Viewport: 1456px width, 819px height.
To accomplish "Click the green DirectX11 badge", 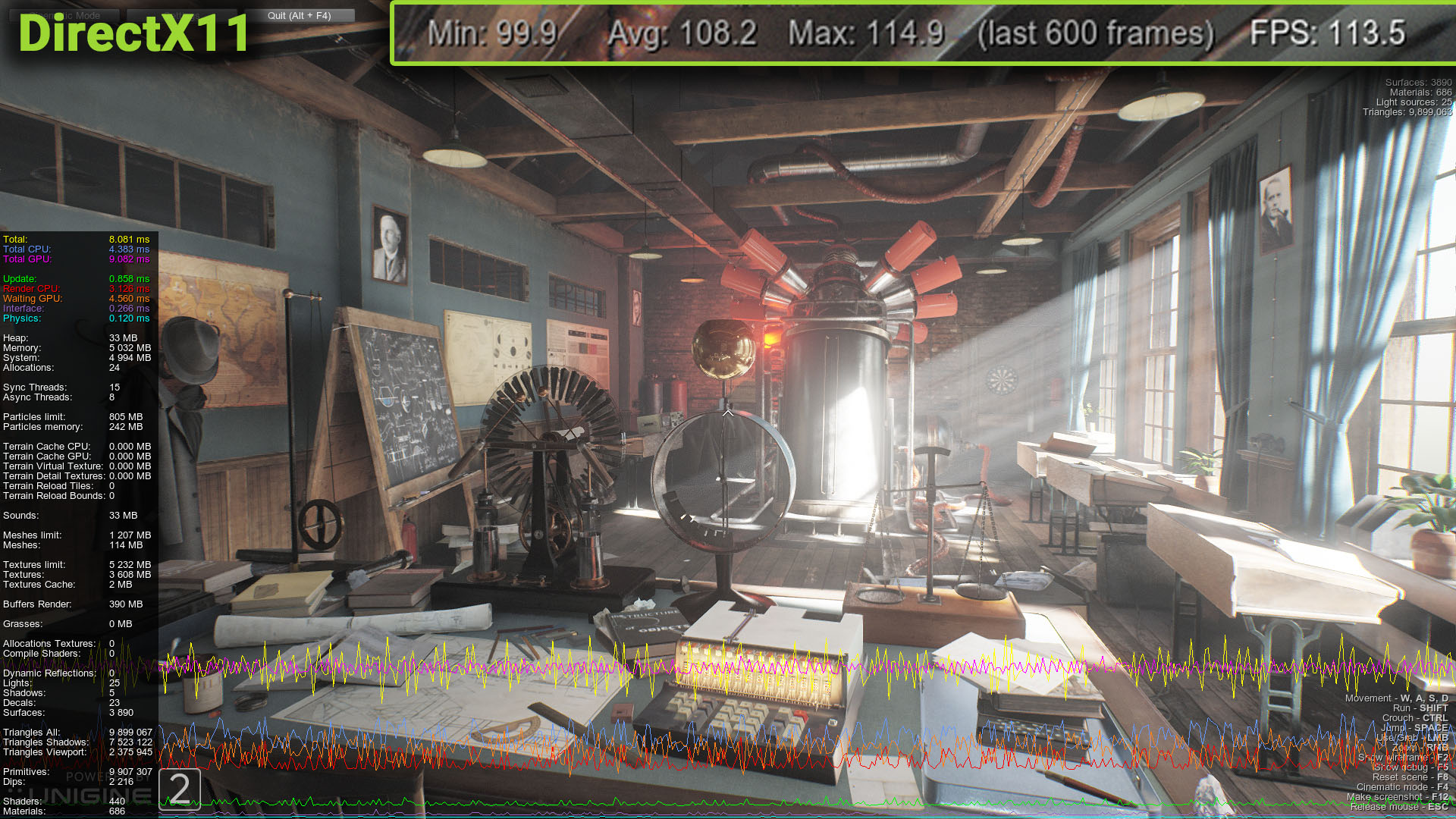I will [x=133, y=35].
